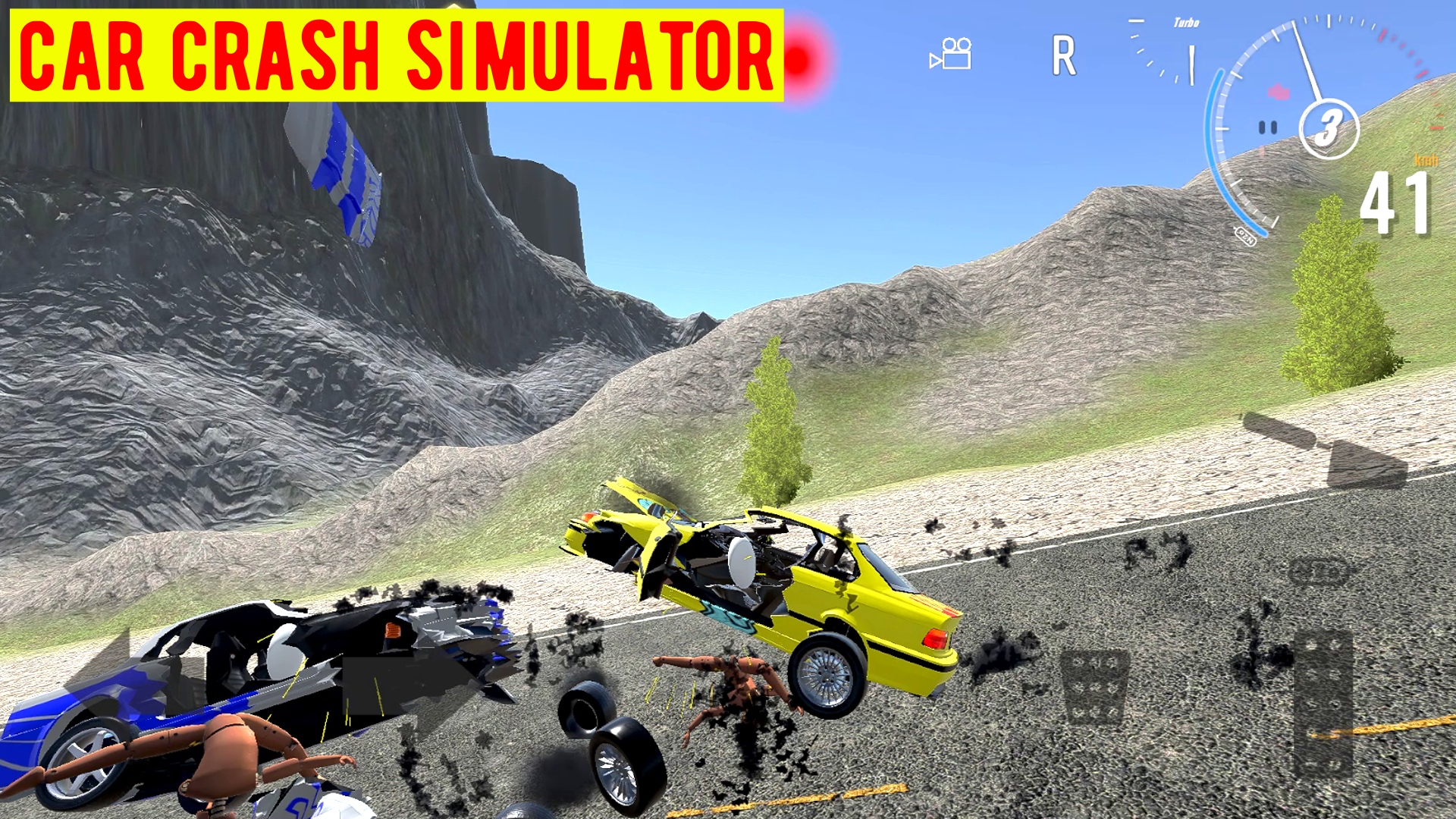The height and width of the screenshot is (819, 1456).
Task: Enable turbo by tapping its needle indicator
Action: [x=1192, y=64]
